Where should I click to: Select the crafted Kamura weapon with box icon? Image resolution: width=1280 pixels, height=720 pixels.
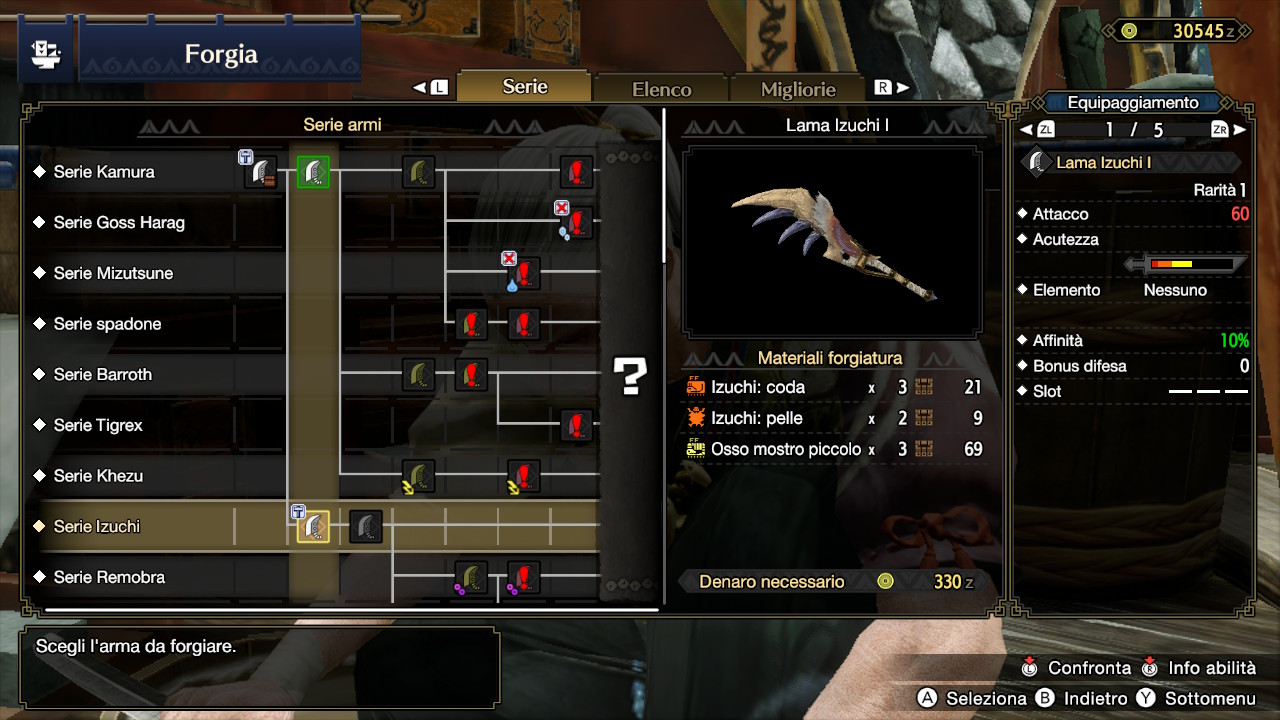tap(260, 171)
